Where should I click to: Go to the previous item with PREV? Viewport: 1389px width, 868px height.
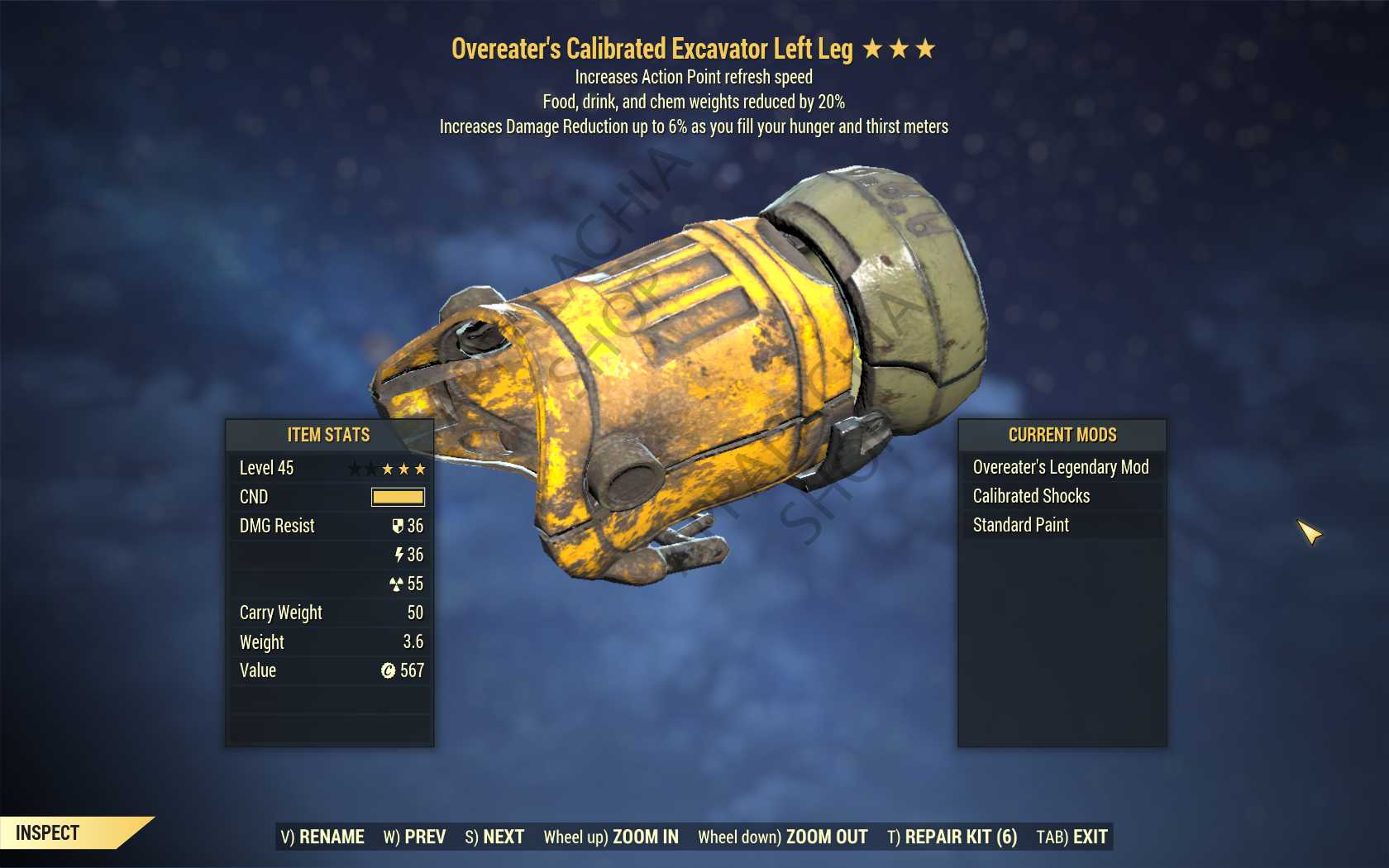414,837
